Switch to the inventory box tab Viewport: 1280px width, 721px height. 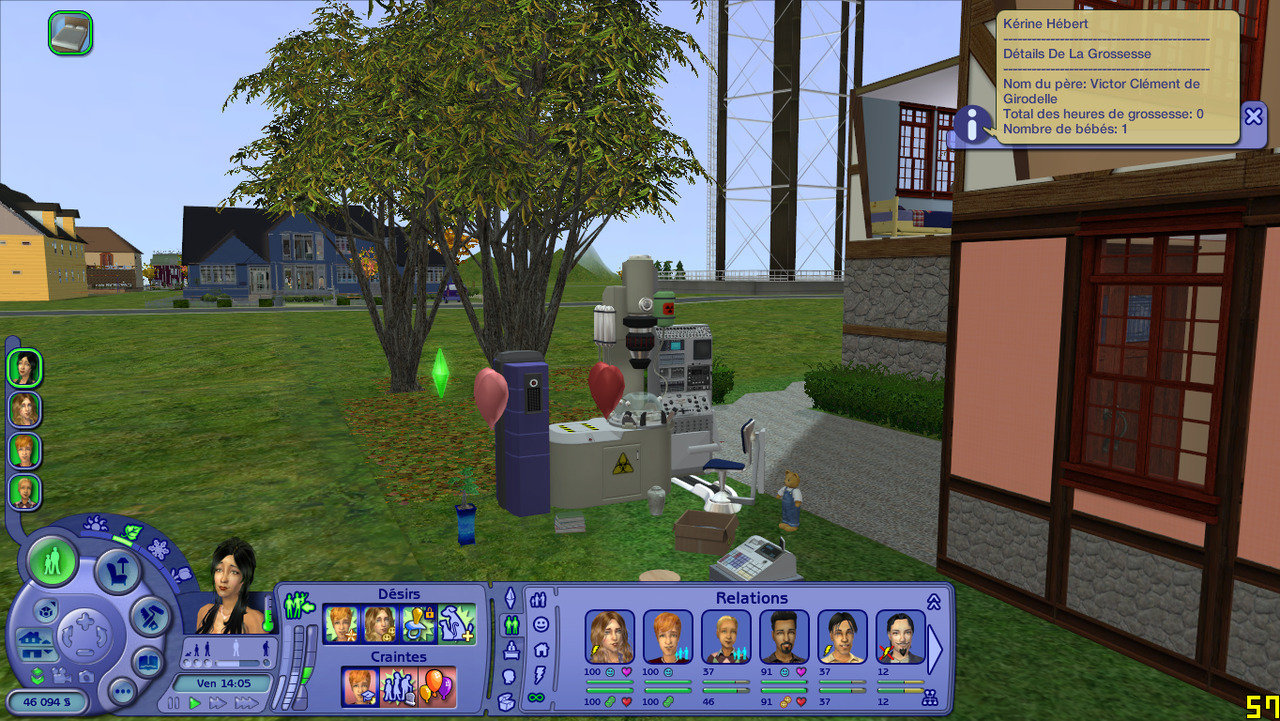(507, 701)
